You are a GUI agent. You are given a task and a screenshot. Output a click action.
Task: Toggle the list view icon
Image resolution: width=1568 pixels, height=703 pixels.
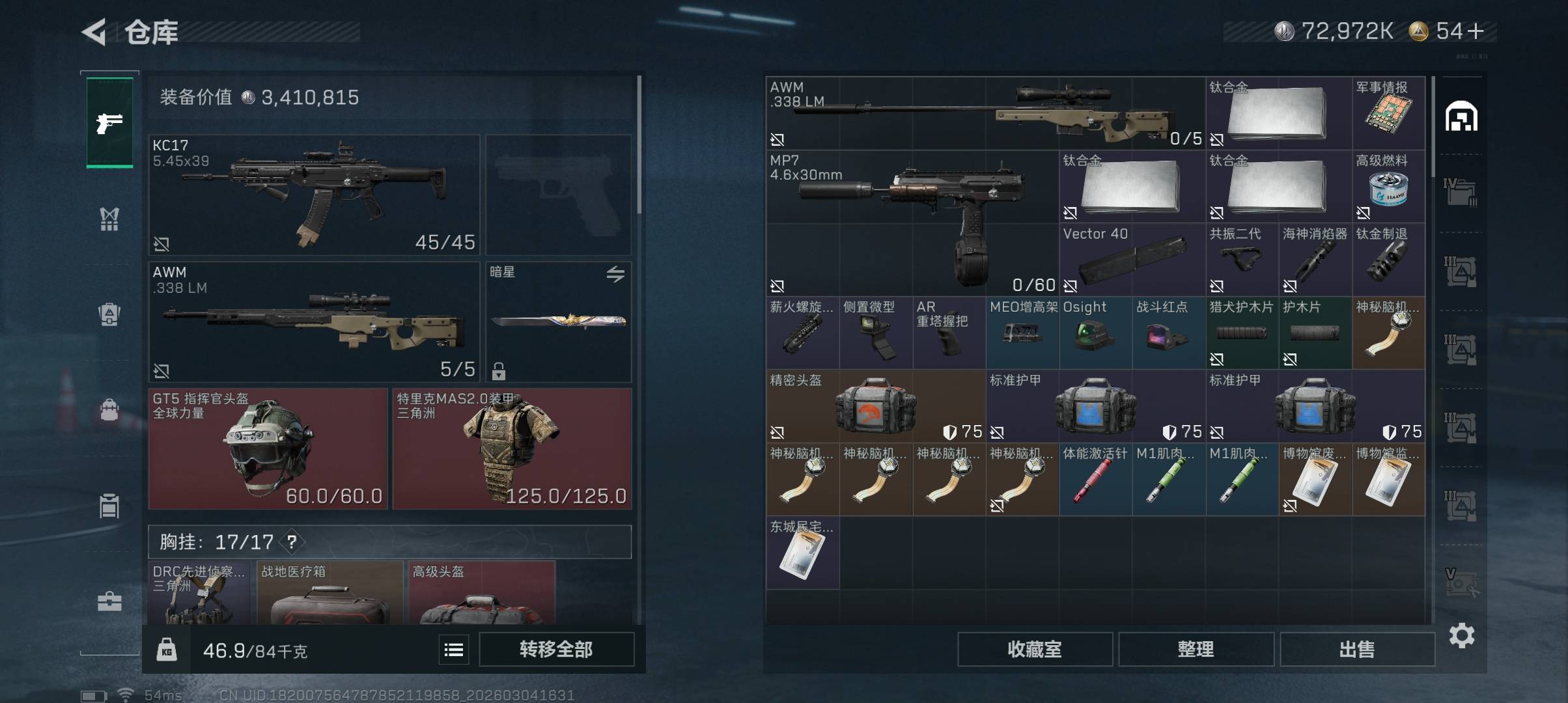pyautogui.click(x=454, y=650)
